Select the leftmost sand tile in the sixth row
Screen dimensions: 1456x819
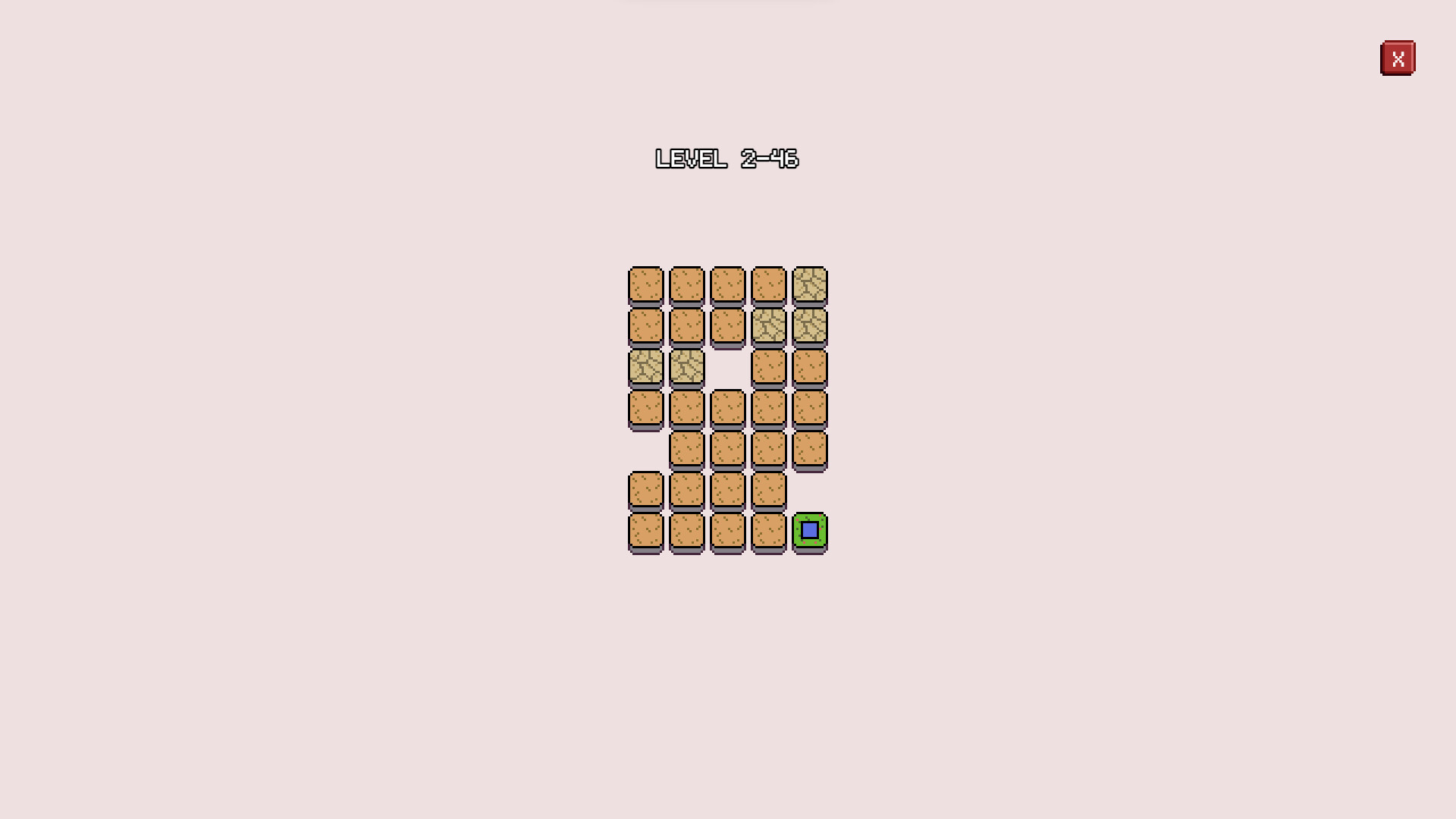[x=646, y=491]
